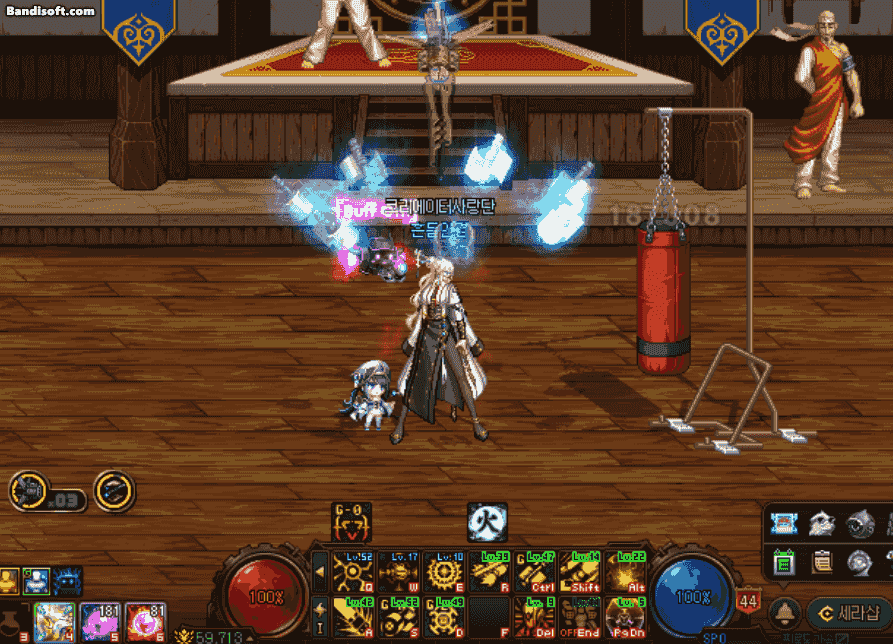The image size is (893, 644).
Task: Use the Lv.17 skill on W
Action: click(397, 573)
